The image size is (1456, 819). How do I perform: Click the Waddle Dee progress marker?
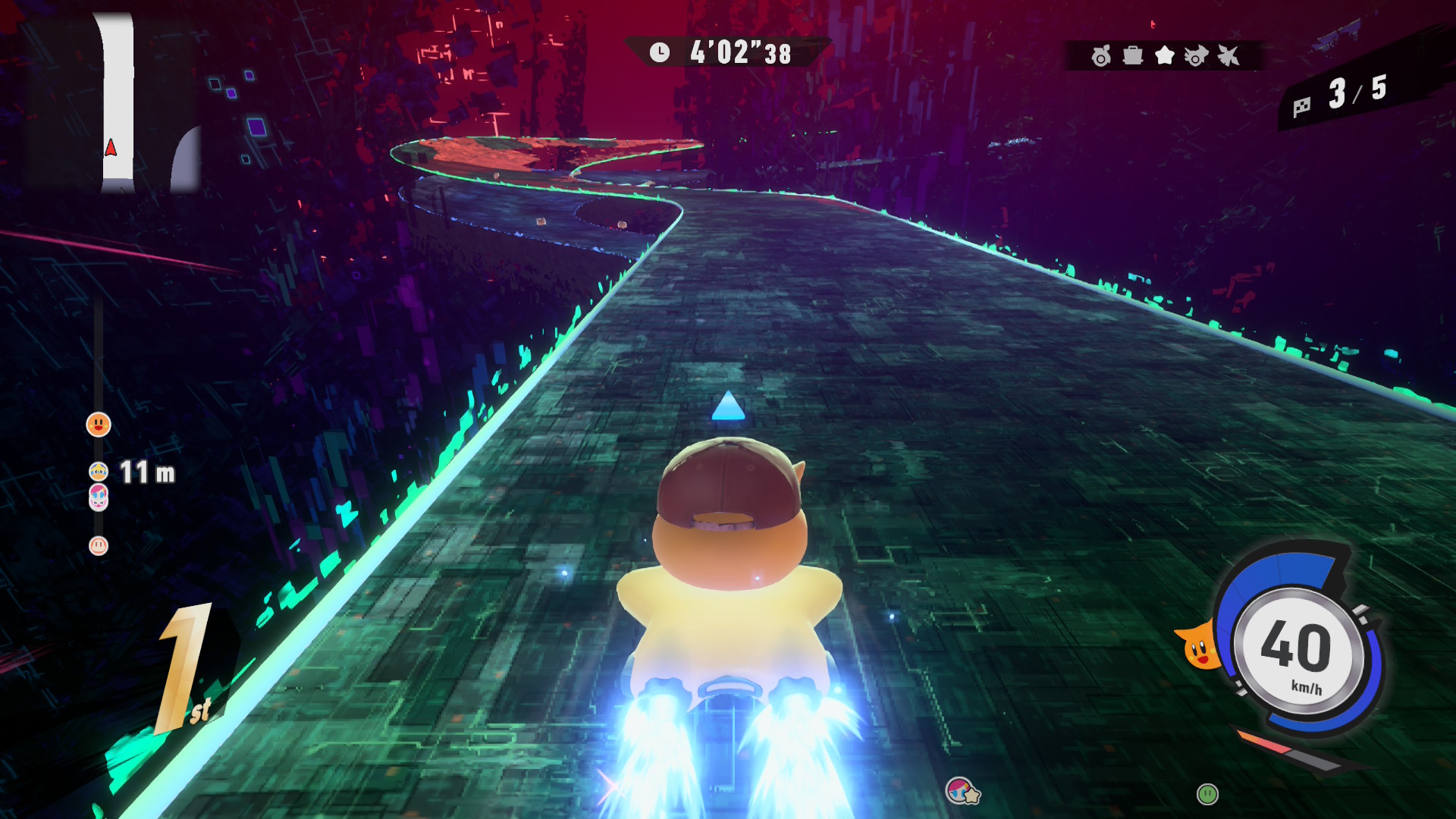click(99, 545)
